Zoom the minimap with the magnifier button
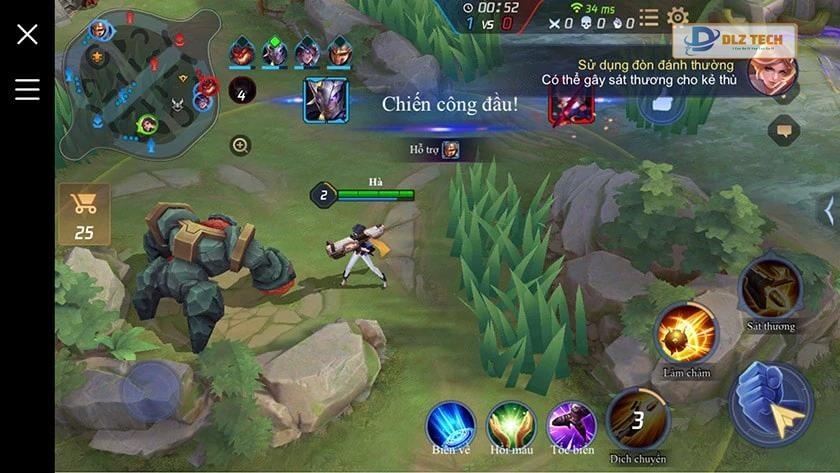This screenshot has width=840, height=473. [240, 145]
